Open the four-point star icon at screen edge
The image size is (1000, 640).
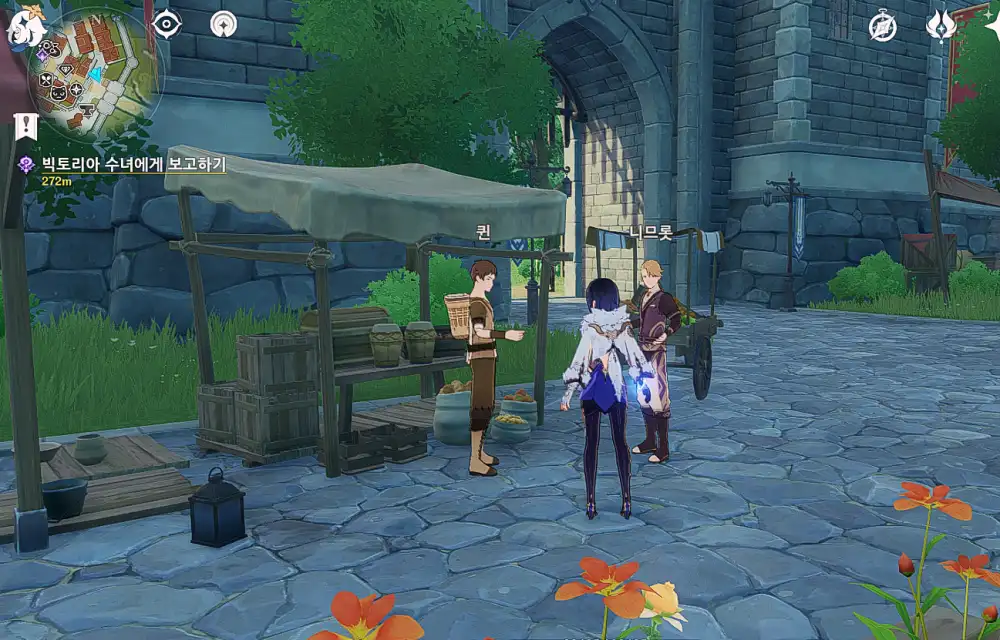[x=992, y=28]
